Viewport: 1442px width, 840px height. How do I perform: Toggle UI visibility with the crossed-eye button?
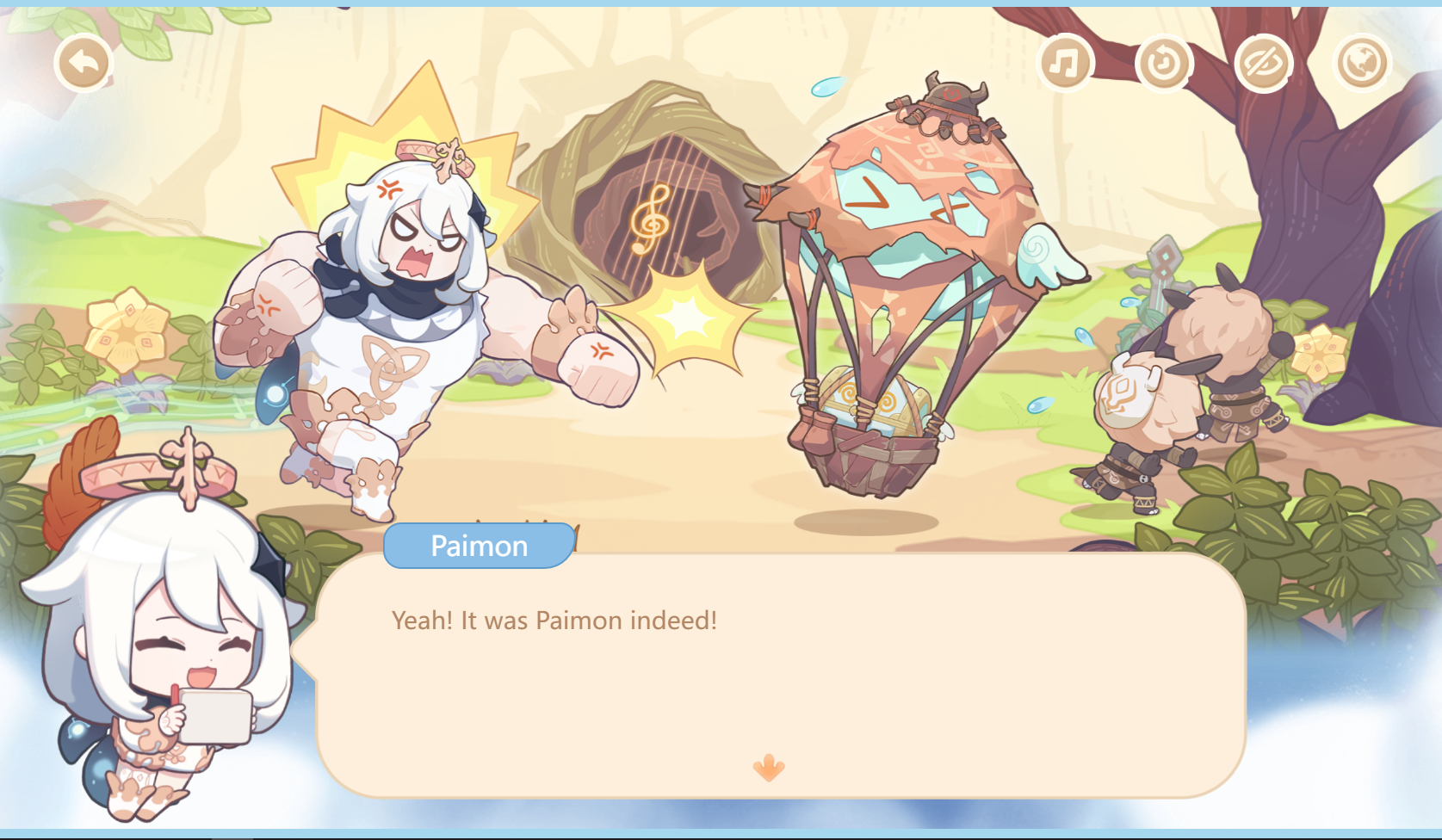pos(1266,61)
